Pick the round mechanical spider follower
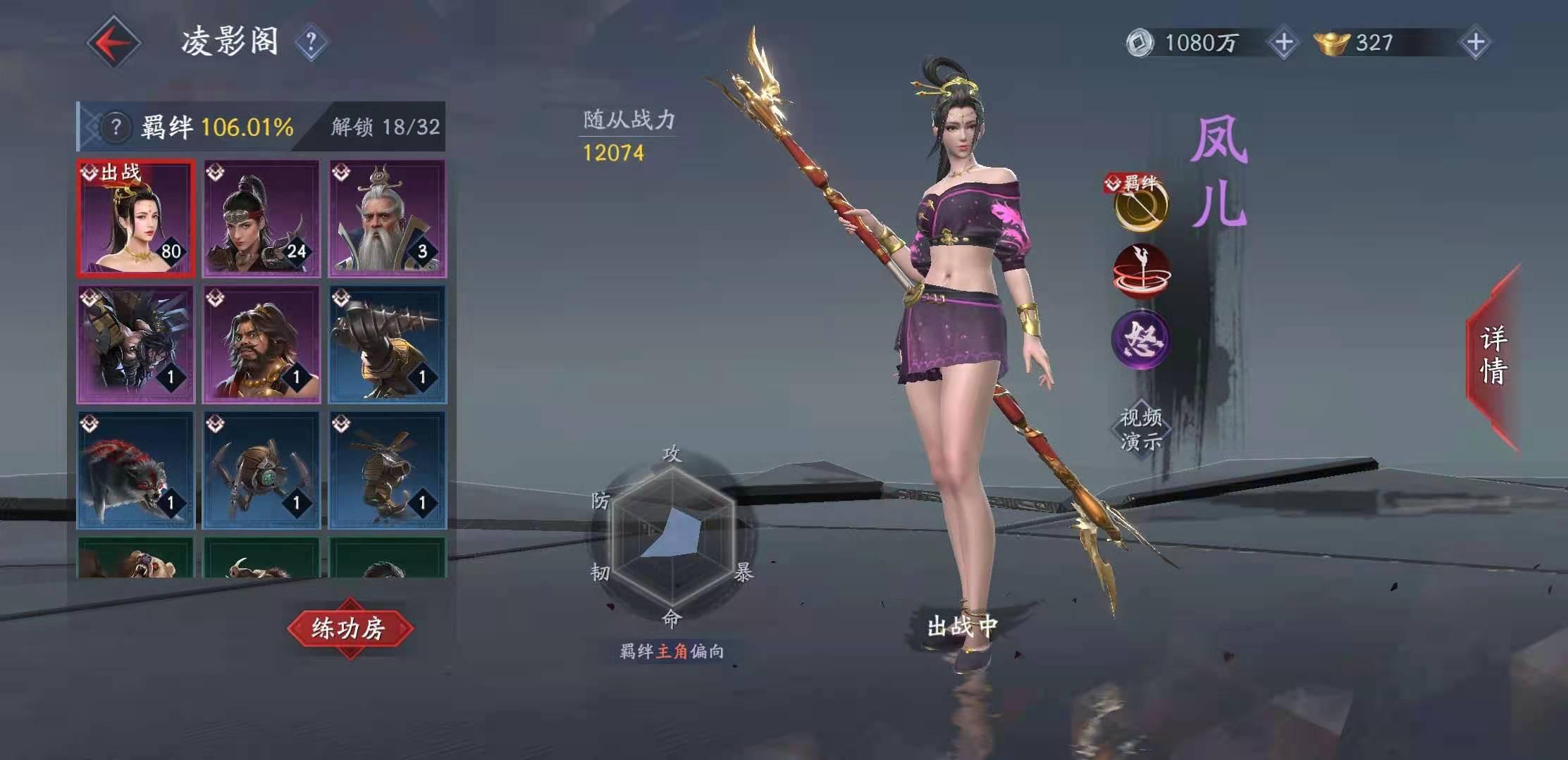This screenshot has height=760, width=1568. pyautogui.click(x=261, y=470)
